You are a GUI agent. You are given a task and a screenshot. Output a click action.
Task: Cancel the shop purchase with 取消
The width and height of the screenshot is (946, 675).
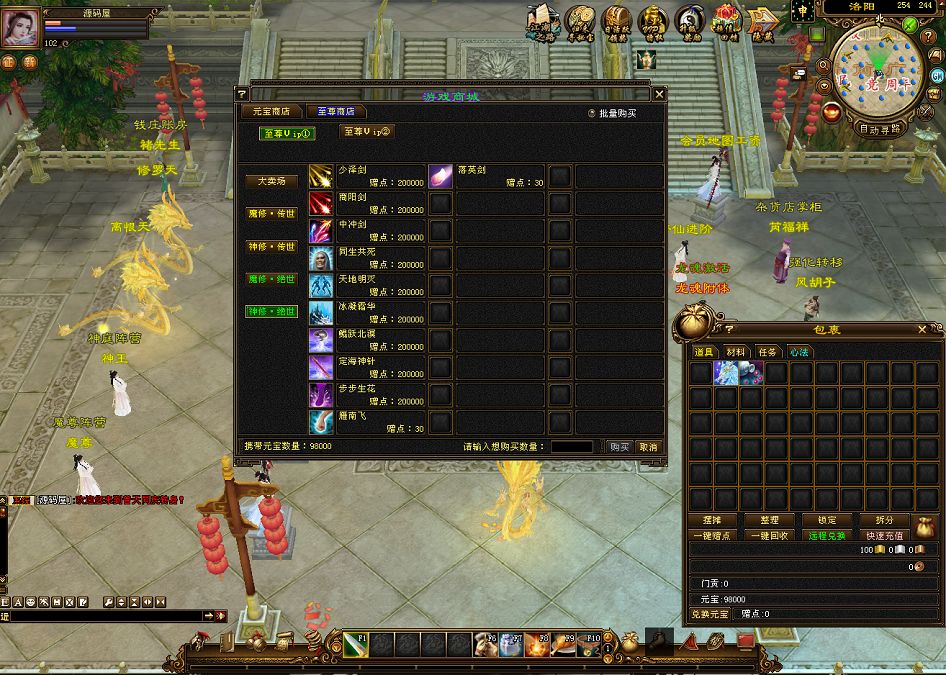coord(649,447)
